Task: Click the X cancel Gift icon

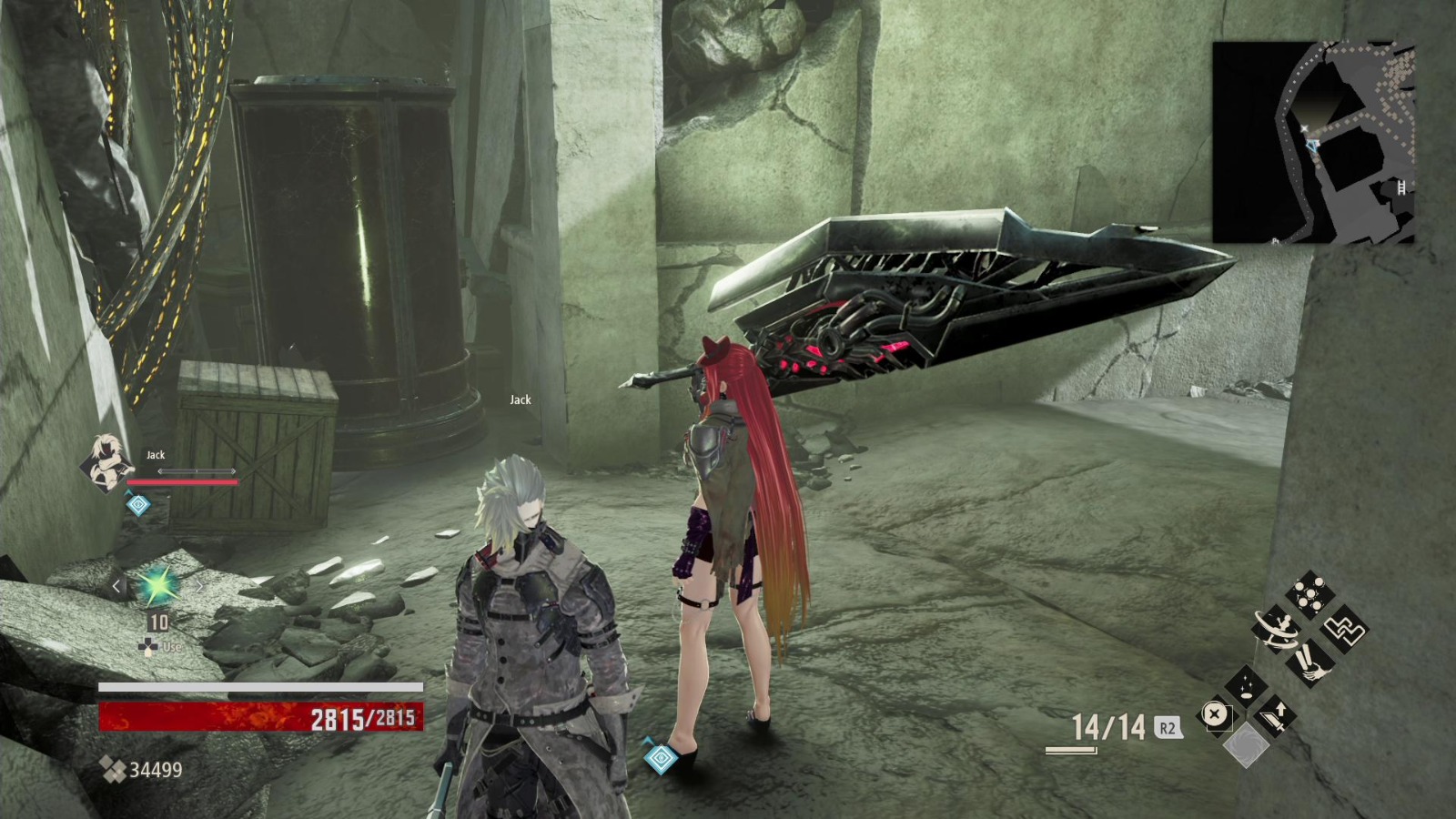Action: point(1214,714)
